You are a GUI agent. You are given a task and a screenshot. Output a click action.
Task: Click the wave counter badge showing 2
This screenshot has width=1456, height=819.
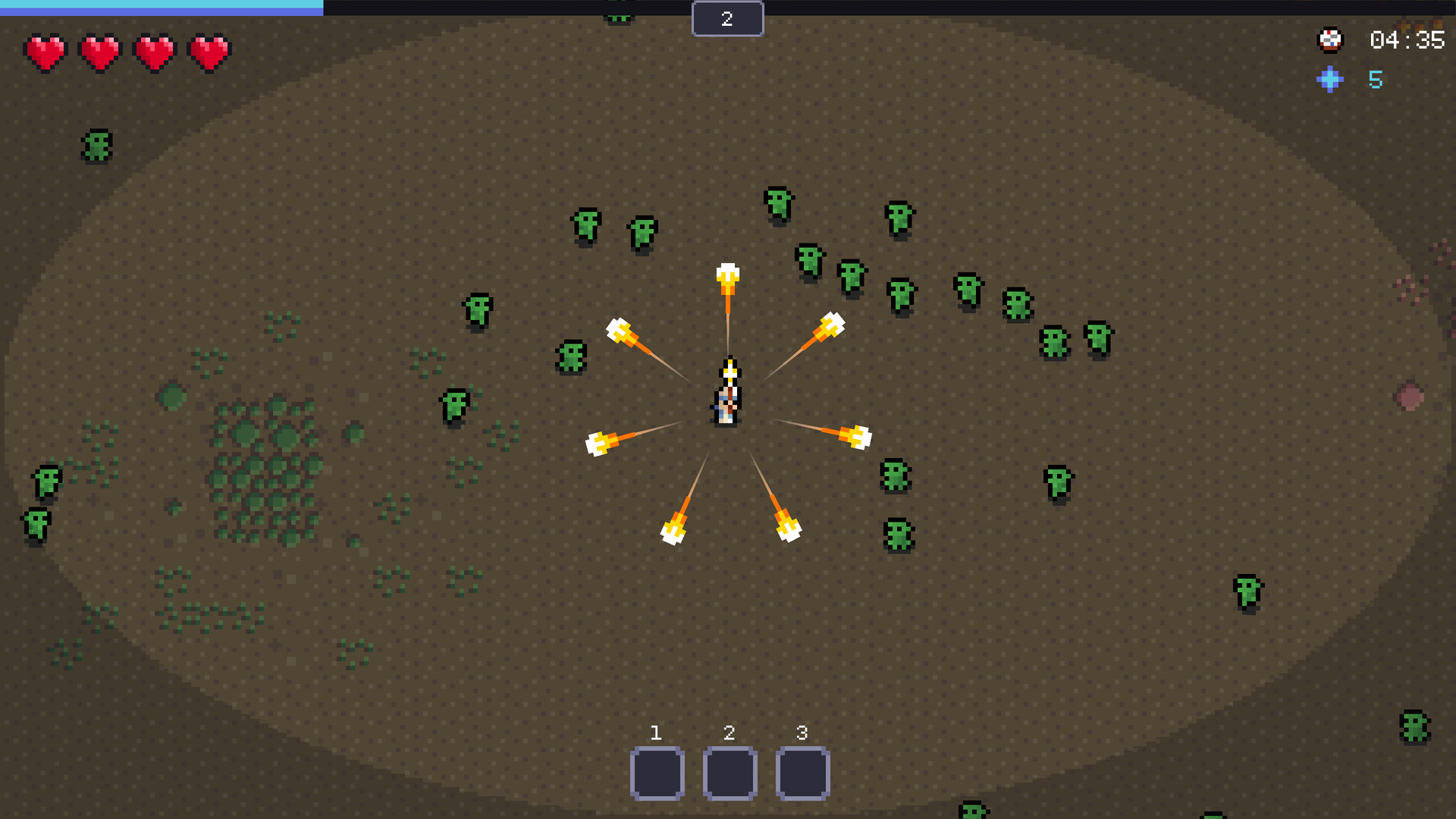coord(727,18)
